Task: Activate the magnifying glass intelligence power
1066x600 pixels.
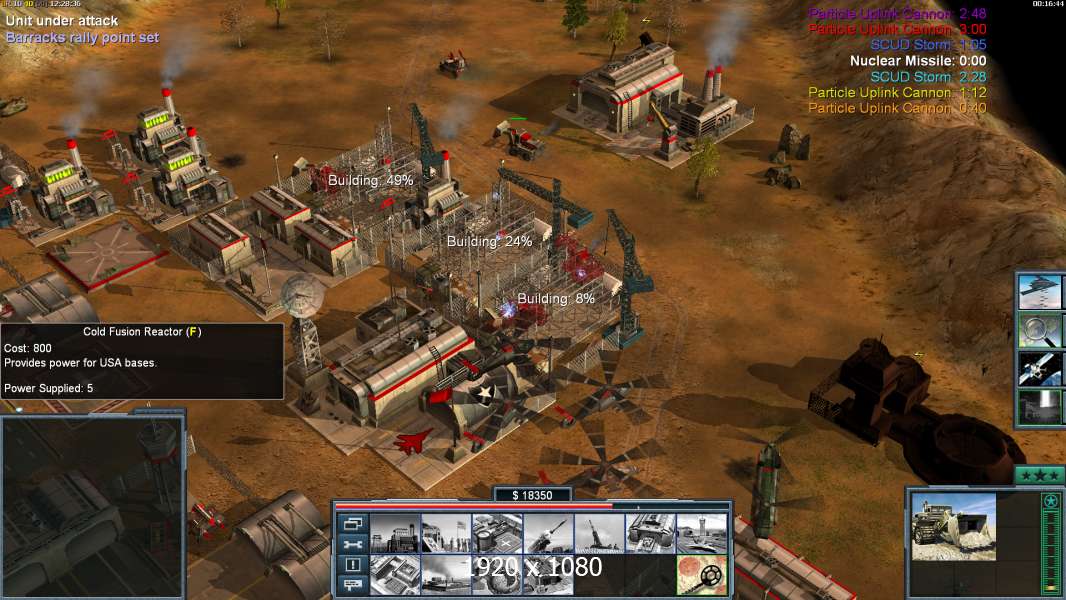Action: [x=1040, y=330]
